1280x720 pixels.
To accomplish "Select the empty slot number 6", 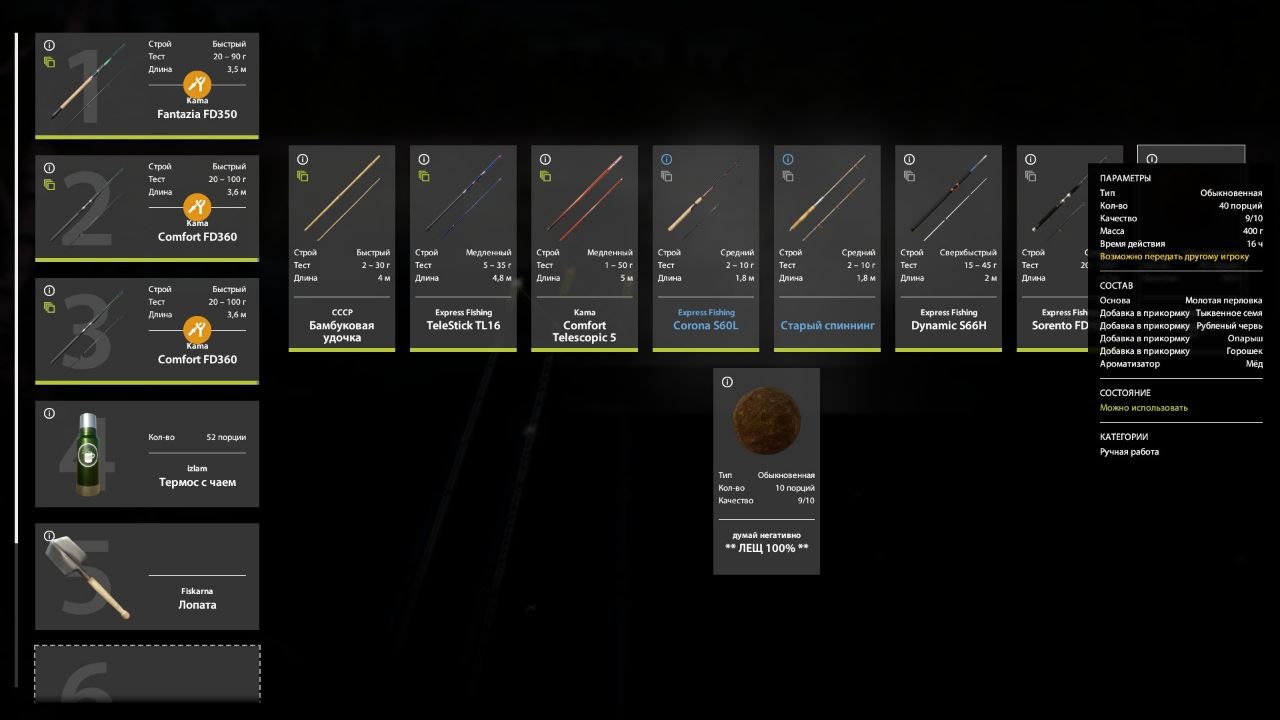I will coord(147,674).
